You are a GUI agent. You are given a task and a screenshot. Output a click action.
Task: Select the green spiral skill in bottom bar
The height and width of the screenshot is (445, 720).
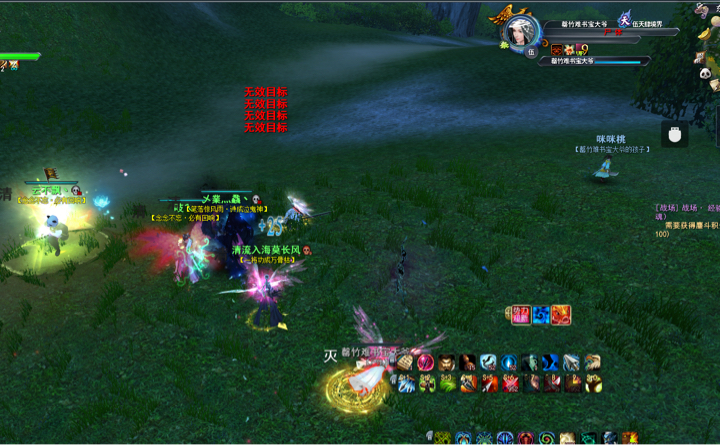pos(546,438)
